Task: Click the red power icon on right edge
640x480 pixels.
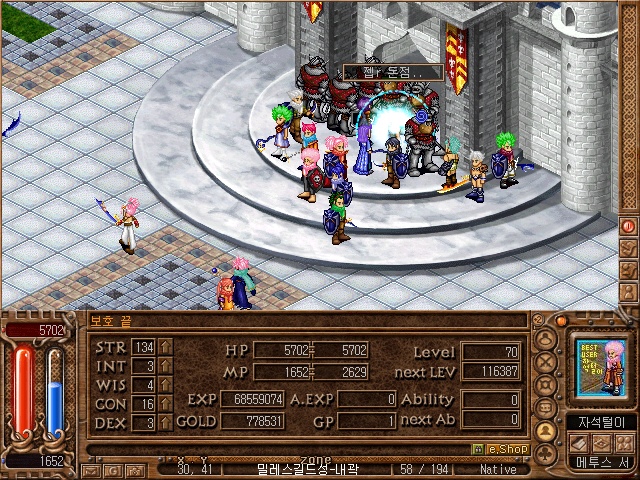Action: (x=629, y=226)
